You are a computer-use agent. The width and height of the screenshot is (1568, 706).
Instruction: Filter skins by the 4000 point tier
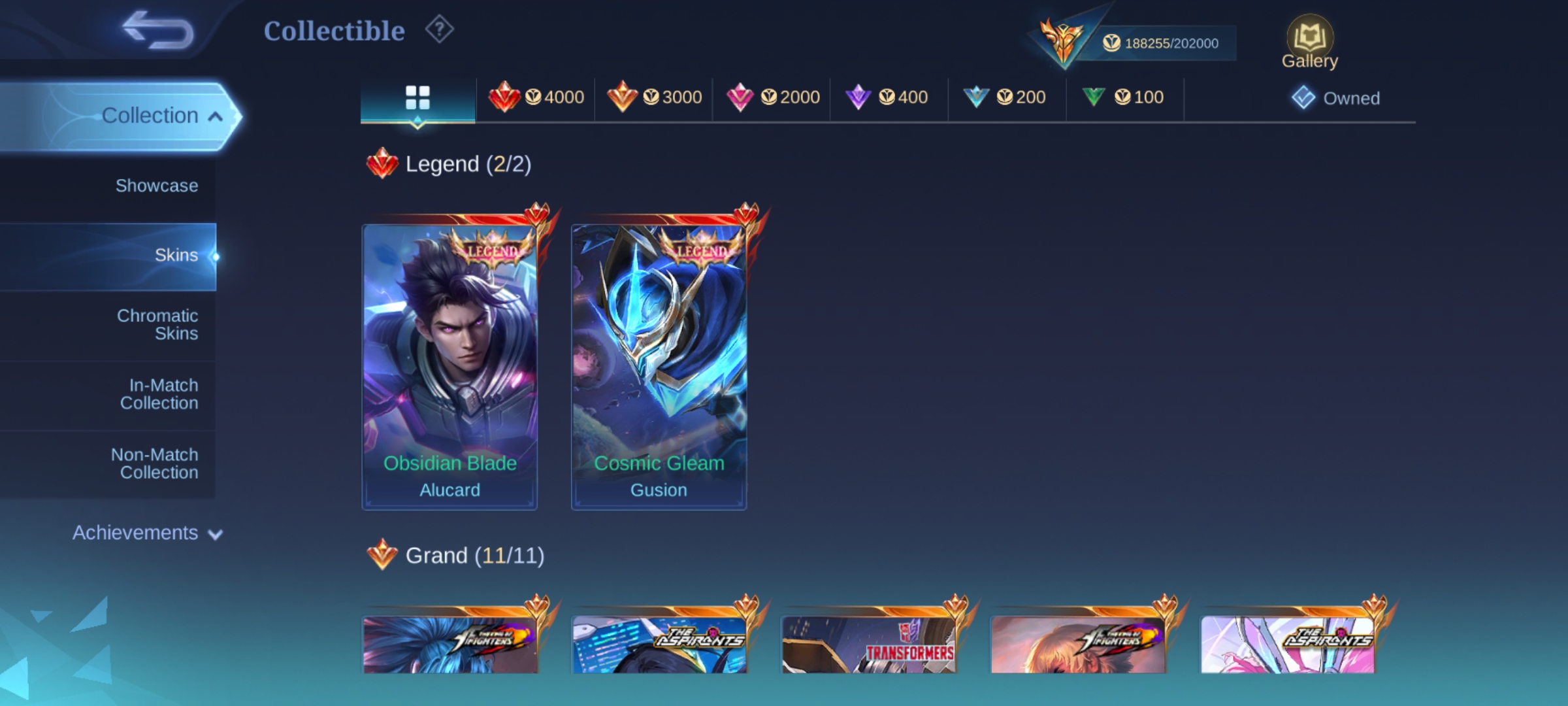click(x=536, y=98)
